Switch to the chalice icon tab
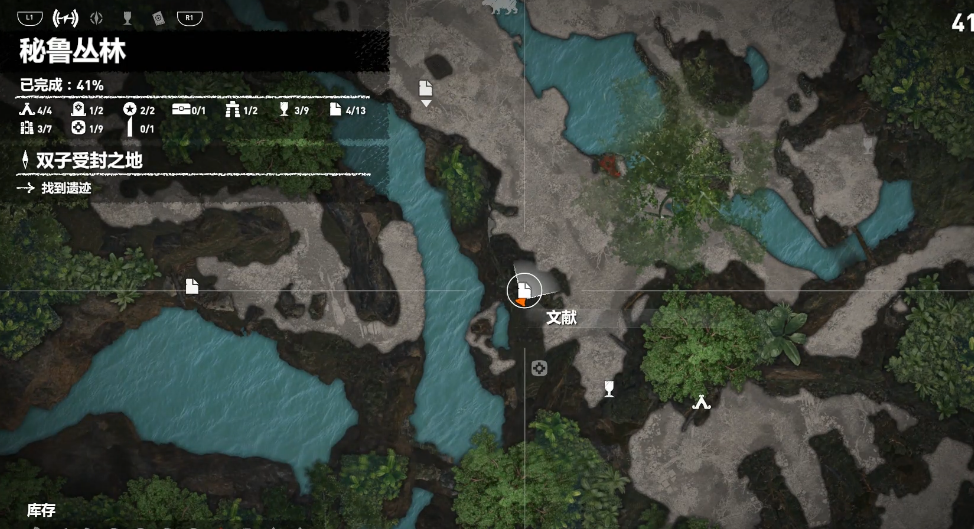The height and width of the screenshot is (529, 974). tap(127, 17)
